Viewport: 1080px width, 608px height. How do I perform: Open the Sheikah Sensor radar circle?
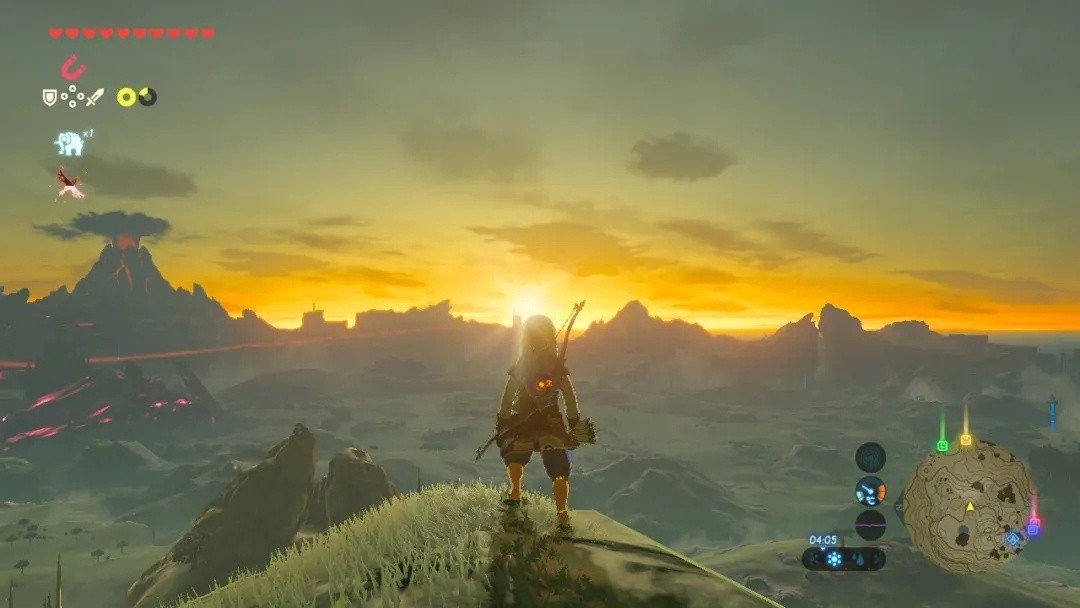870,457
